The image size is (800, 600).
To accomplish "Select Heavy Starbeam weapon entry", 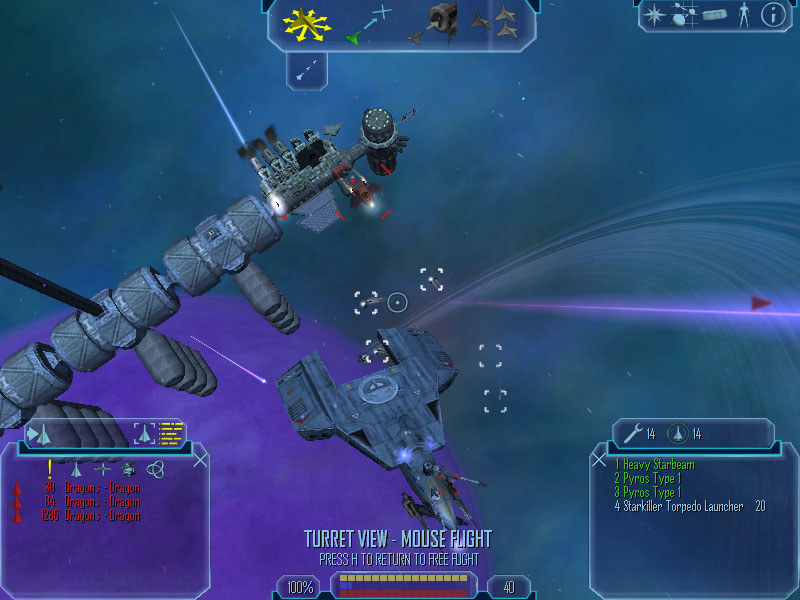I will point(655,465).
